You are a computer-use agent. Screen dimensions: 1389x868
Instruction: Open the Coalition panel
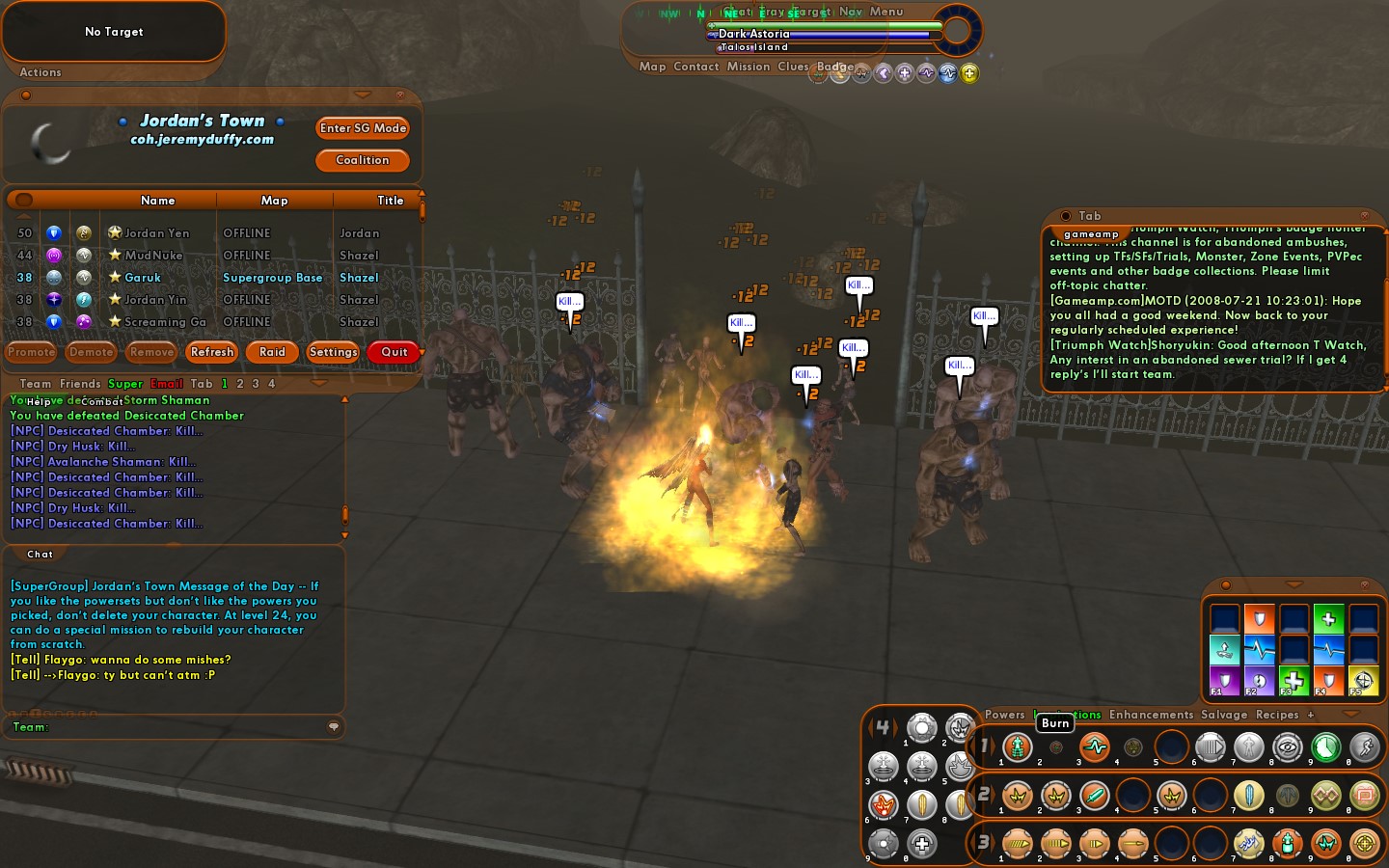(363, 160)
